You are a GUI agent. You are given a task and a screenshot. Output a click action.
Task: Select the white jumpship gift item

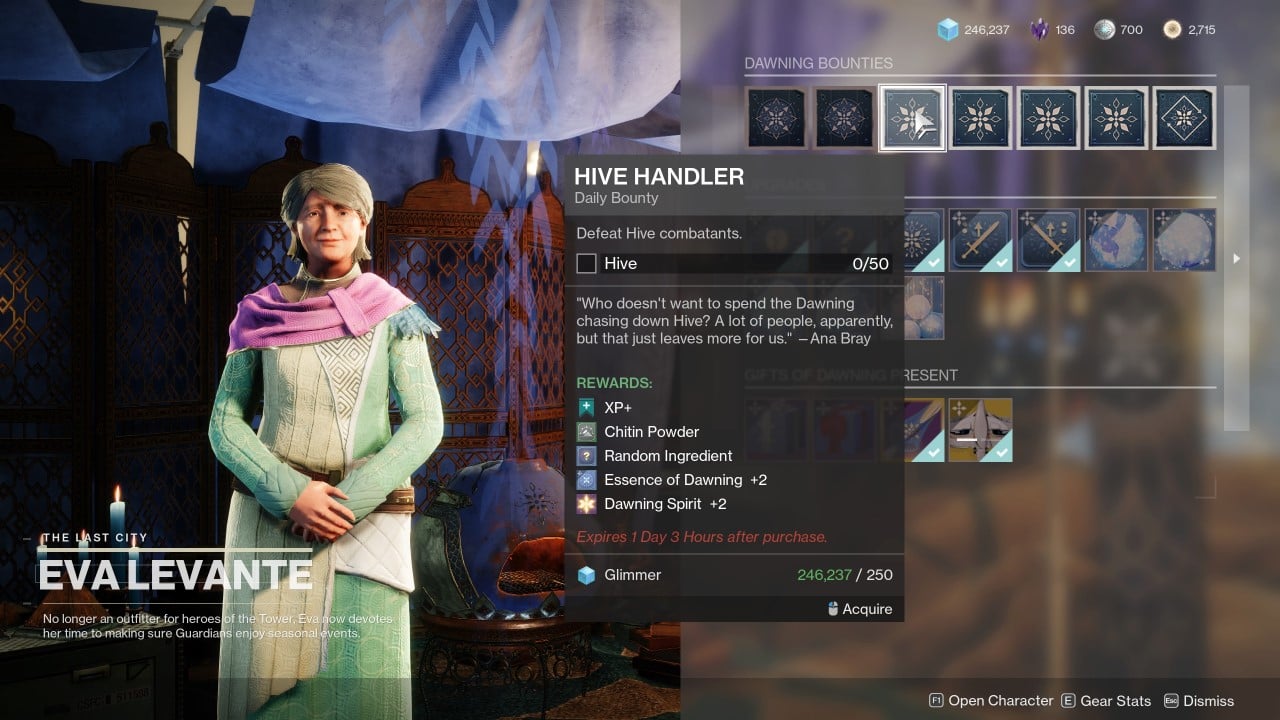point(980,430)
